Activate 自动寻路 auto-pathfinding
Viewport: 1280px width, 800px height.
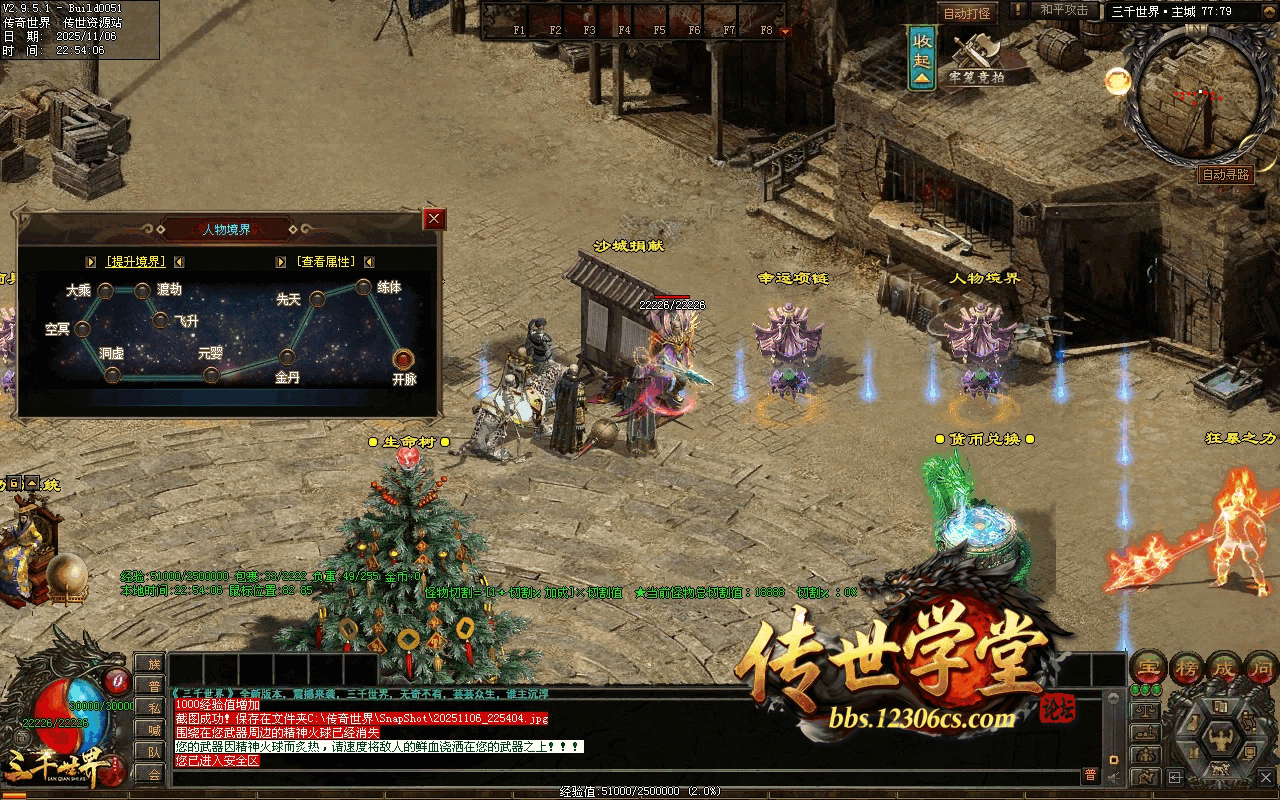pyautogui.click(x=1226, y=175)
